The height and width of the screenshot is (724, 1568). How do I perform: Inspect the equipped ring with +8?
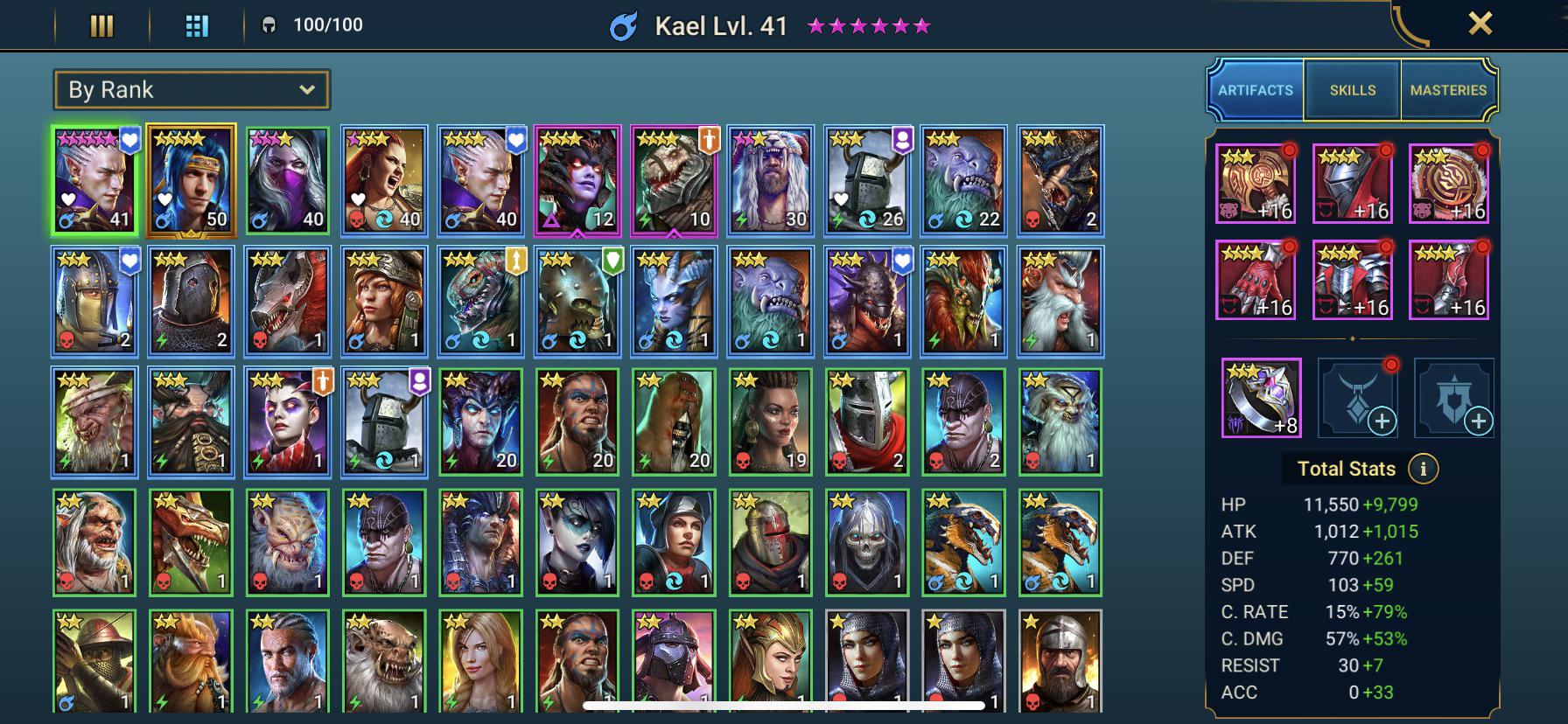[1258, 399]
